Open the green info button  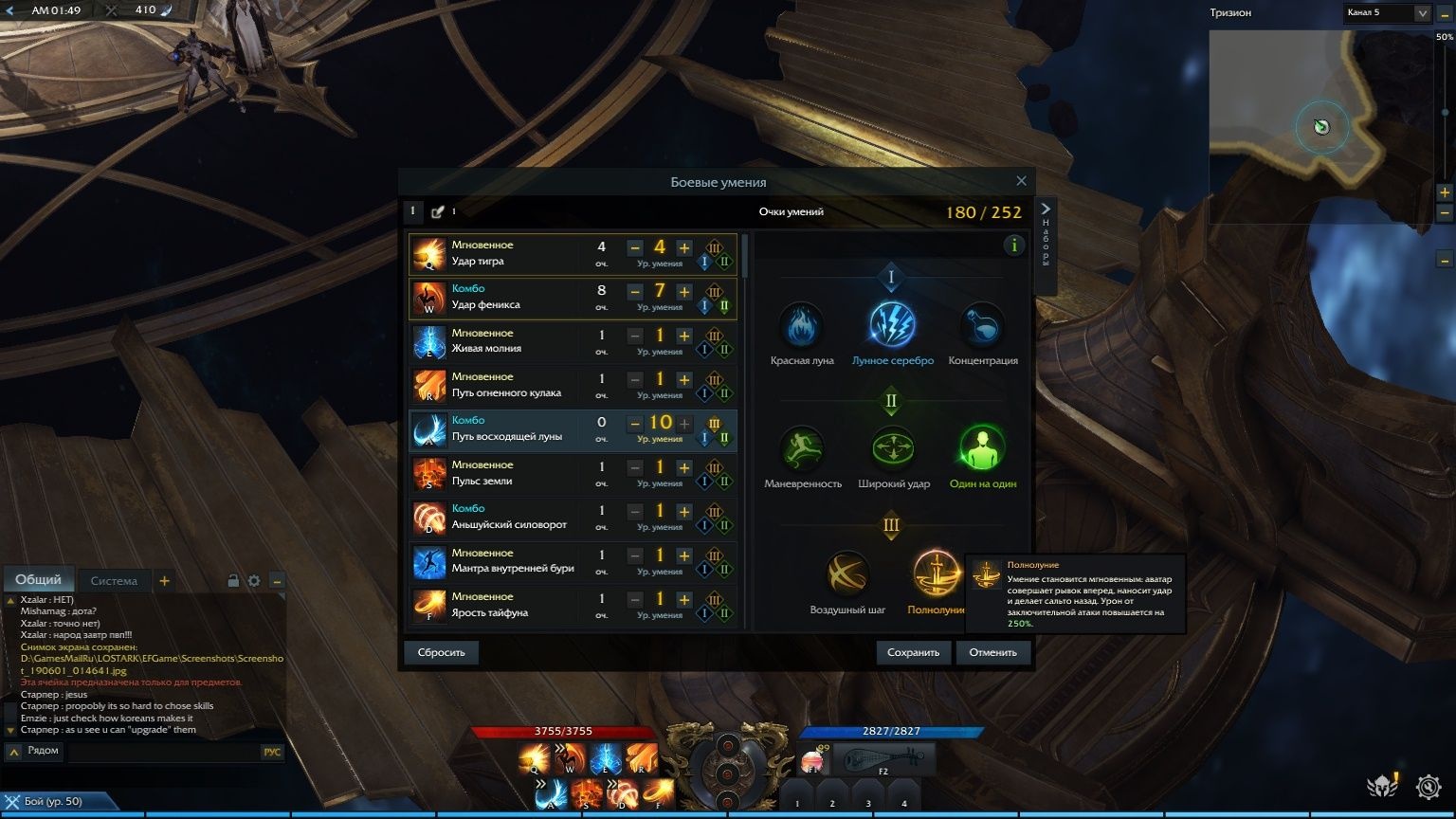1013,246
